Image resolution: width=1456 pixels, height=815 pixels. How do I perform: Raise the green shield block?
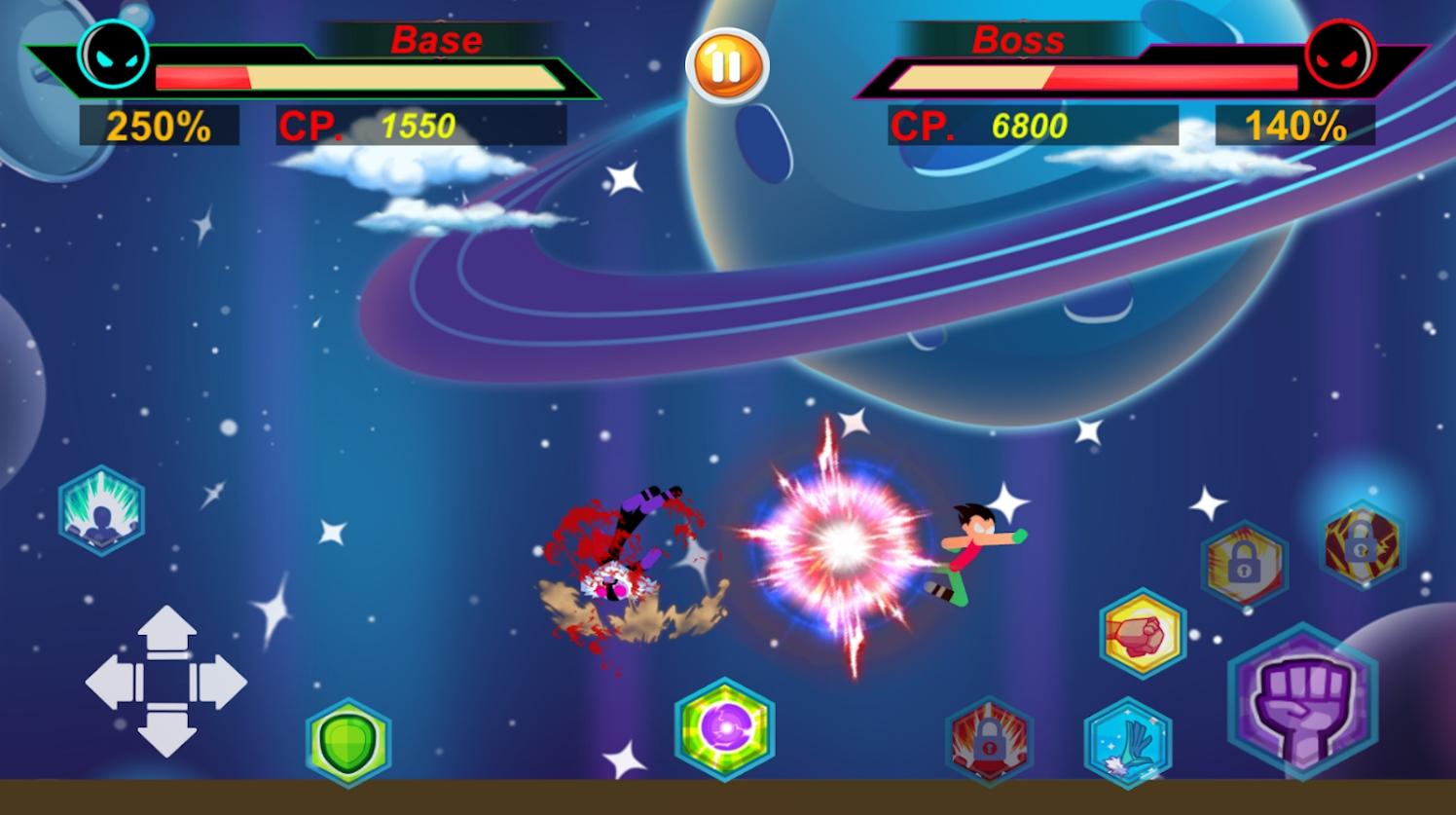coord(348,742)
